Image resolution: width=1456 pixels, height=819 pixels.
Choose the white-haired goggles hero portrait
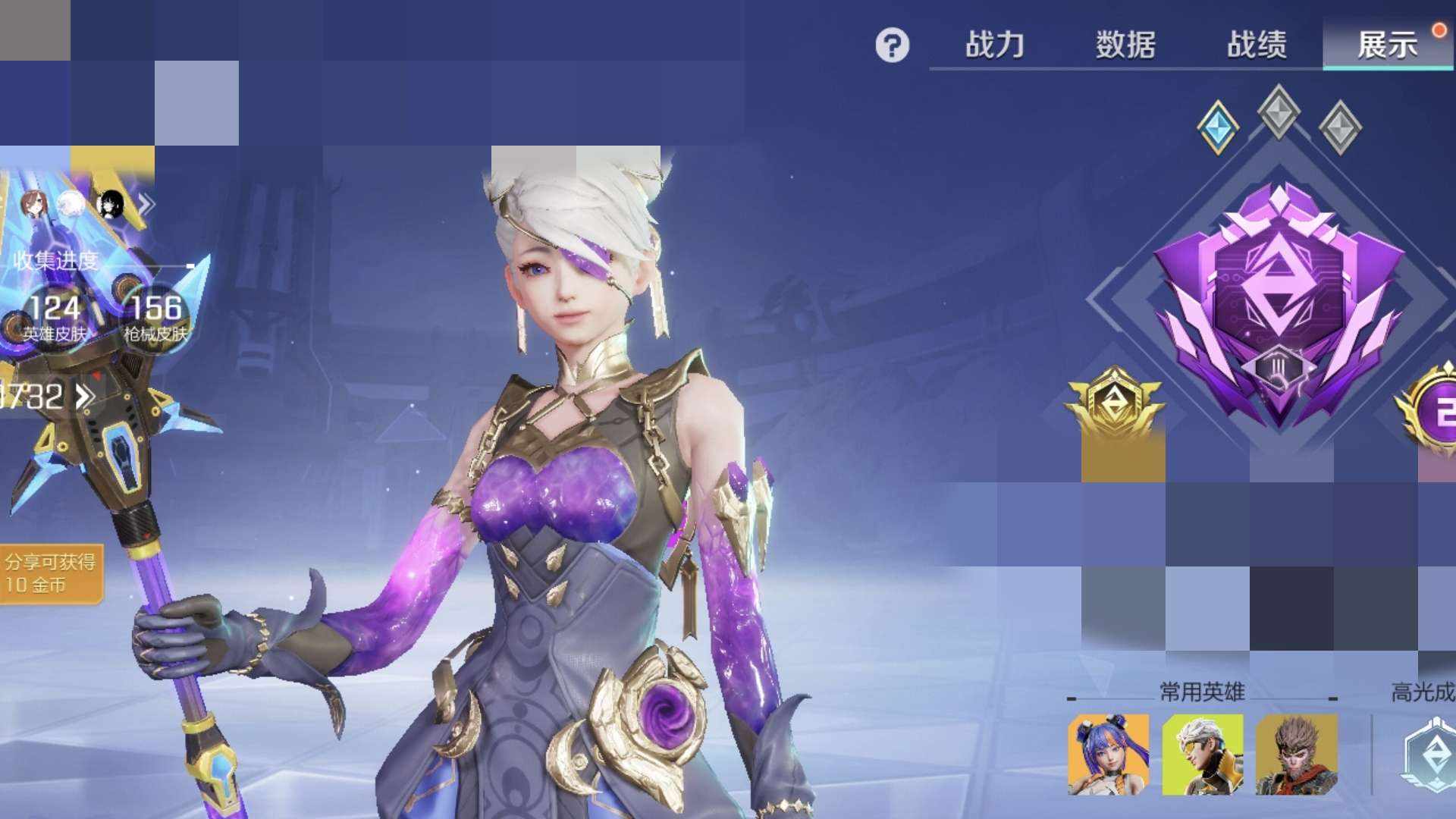tap(1202, 755)
